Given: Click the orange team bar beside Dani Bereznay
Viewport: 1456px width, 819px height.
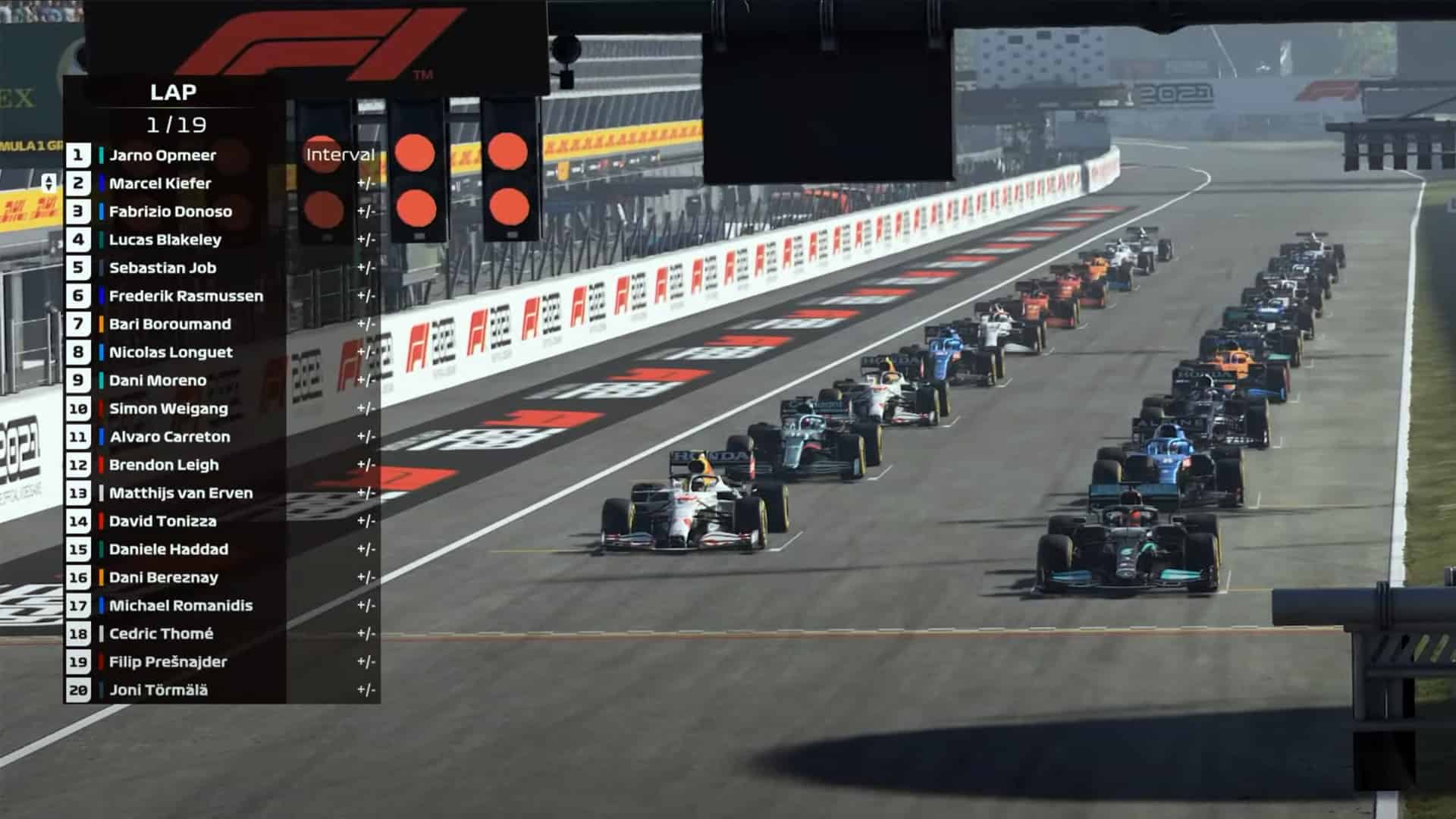Looking at the screenshot, I should [x=101, y=577].
